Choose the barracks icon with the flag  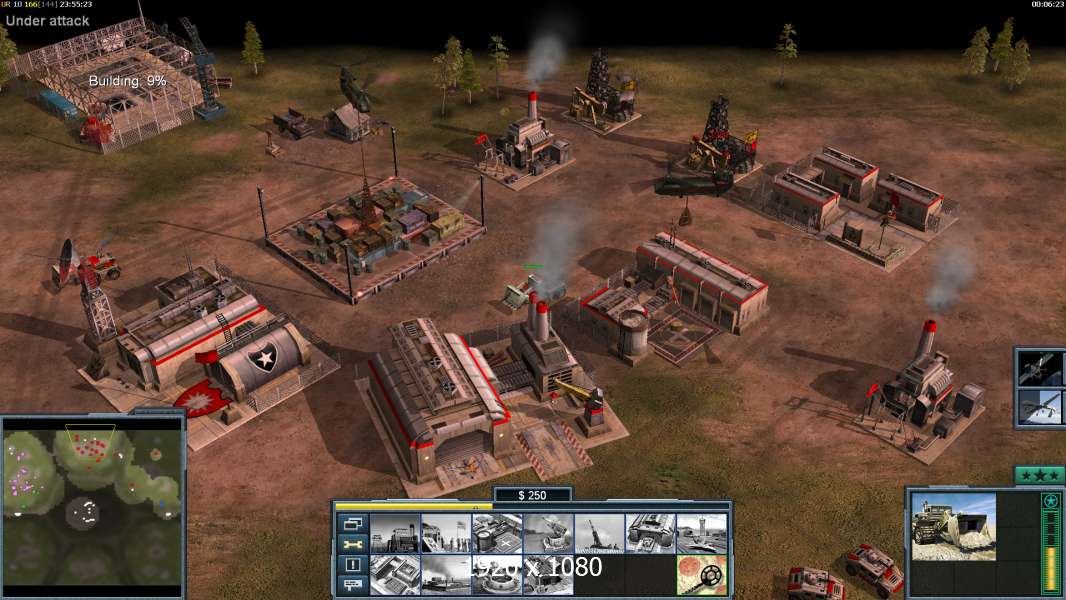point(446,533)
